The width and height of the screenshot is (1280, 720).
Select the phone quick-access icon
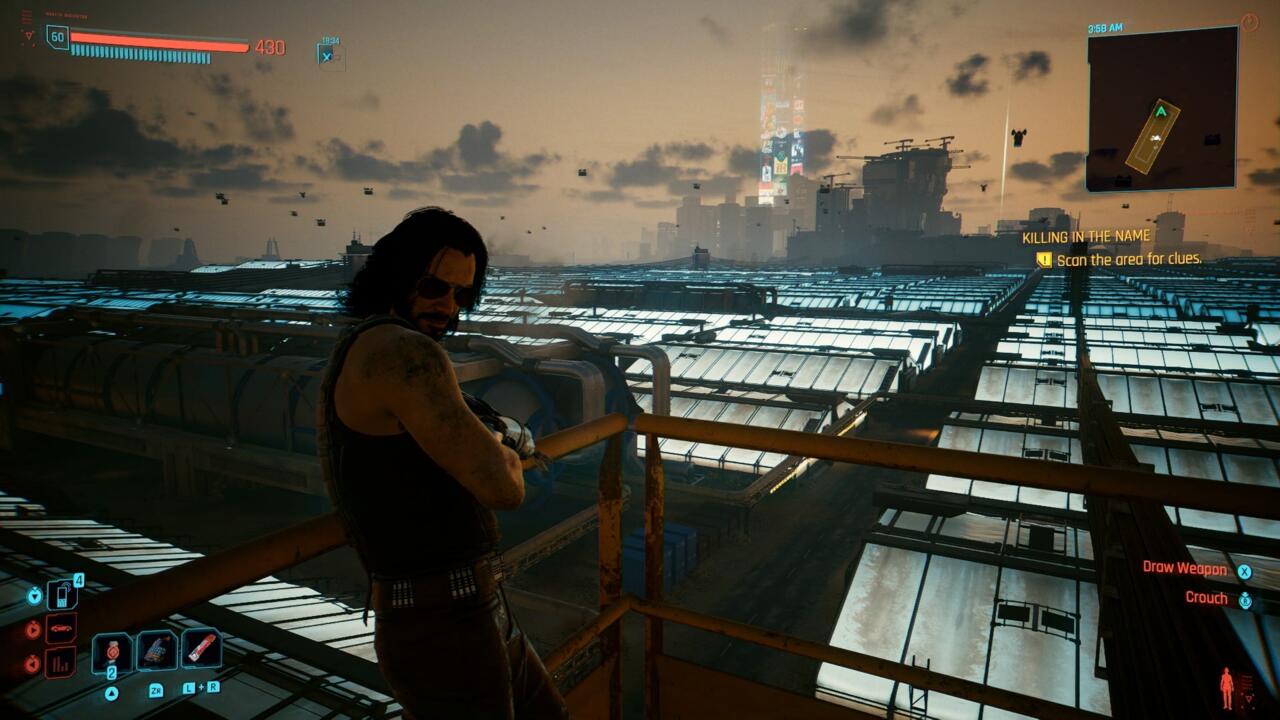click(x=63, y=594)
